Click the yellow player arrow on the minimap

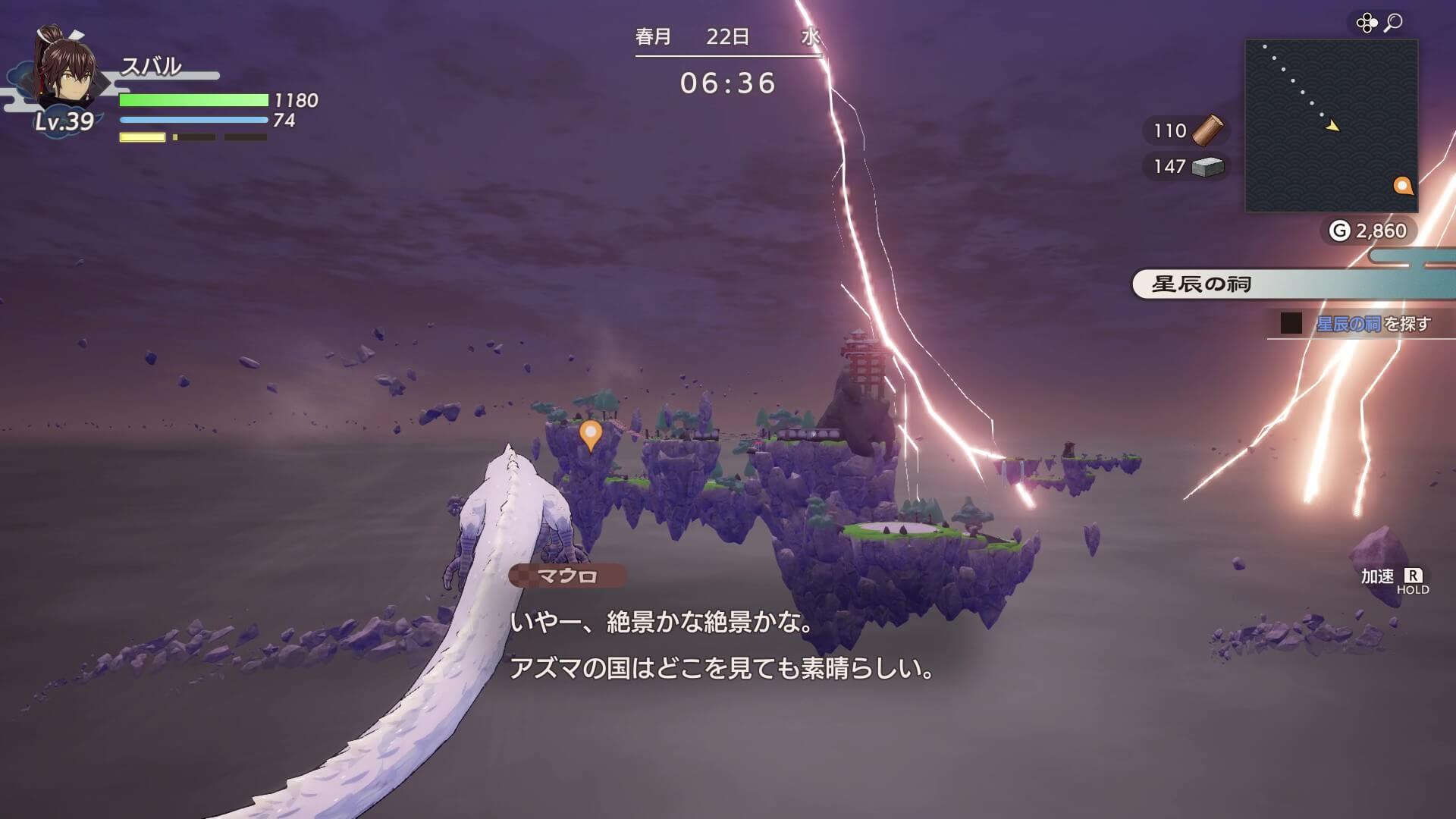[x=1332, y=127]
